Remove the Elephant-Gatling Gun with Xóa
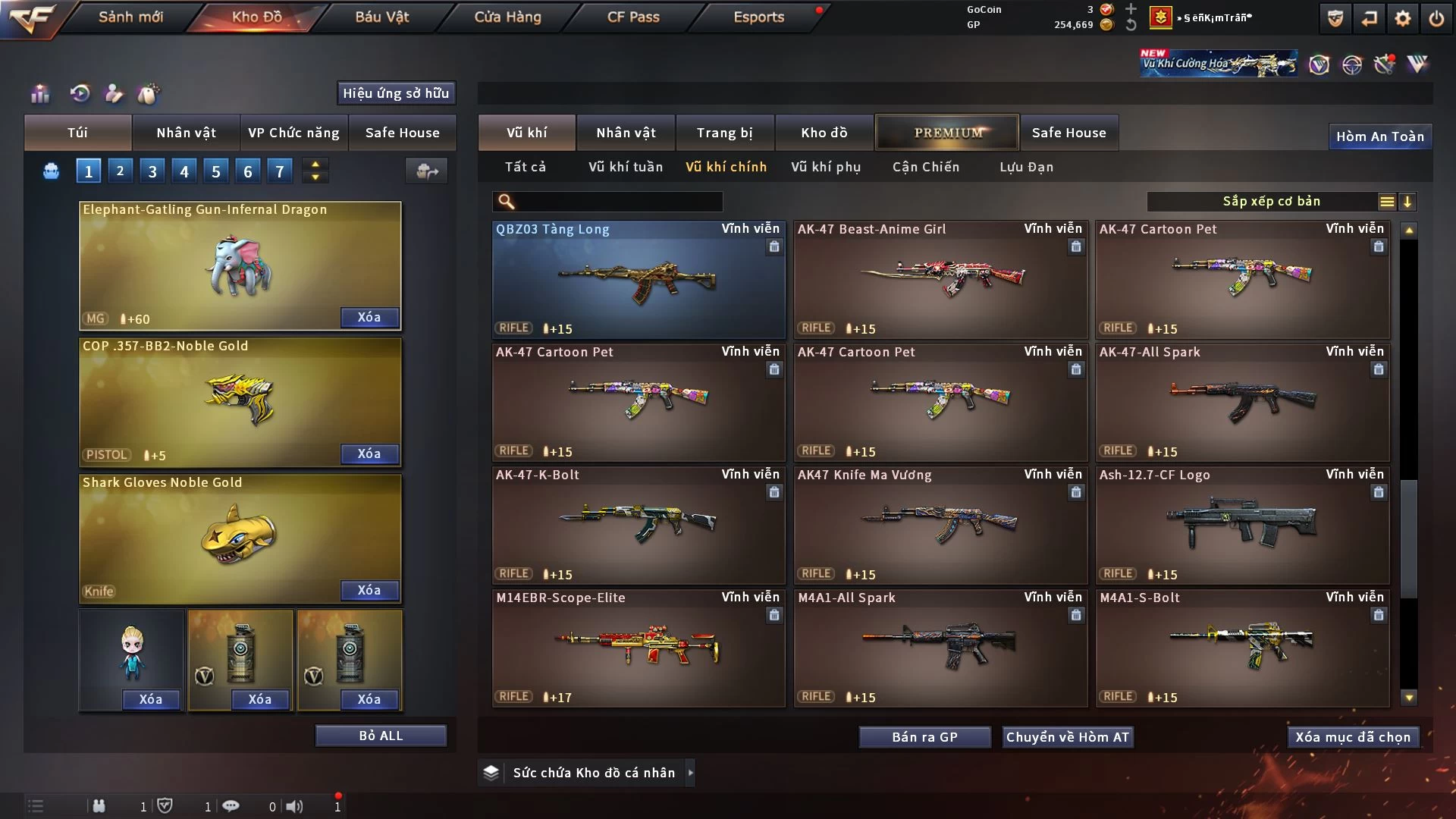 [369, 318]
